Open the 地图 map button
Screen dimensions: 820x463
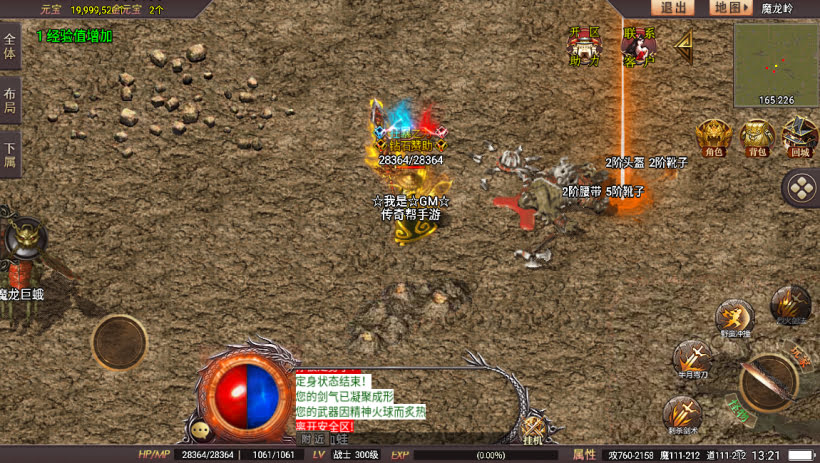click(731, 8)
